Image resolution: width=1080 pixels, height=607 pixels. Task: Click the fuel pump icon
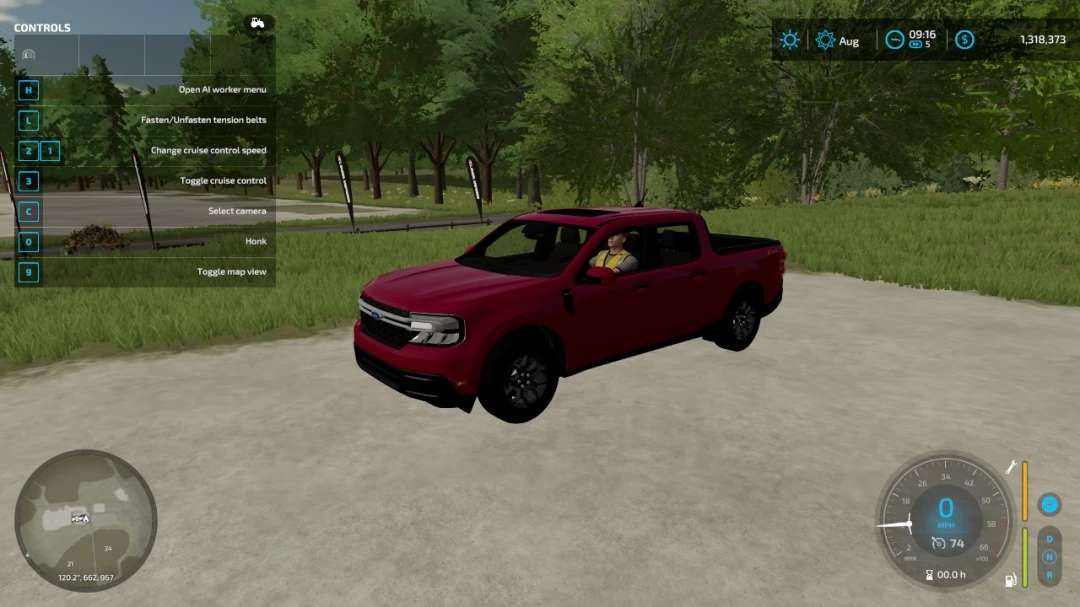(x=1011, y=580)
